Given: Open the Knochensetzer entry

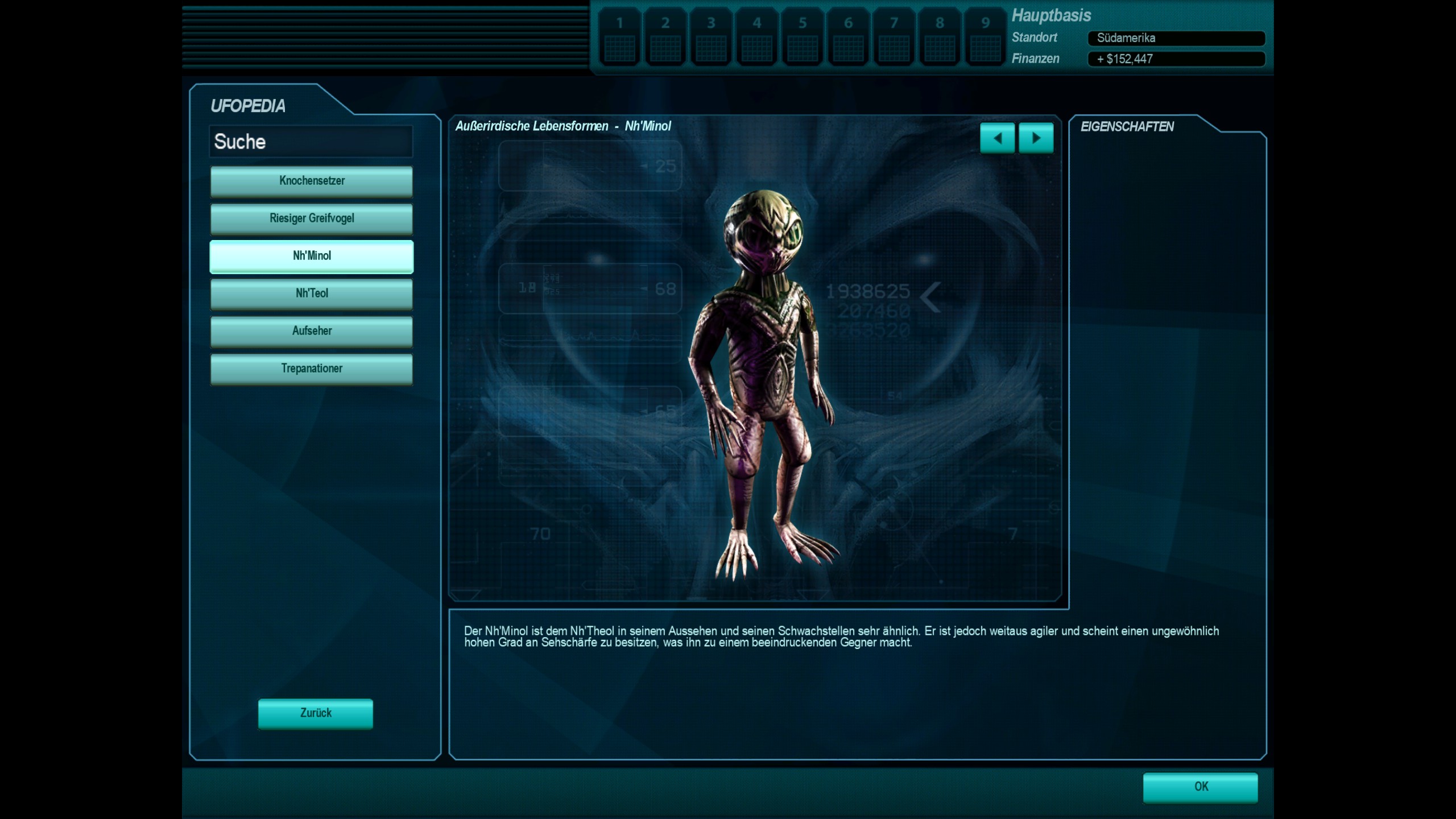Looking at the screenshot, I should (x=312, y=181).
